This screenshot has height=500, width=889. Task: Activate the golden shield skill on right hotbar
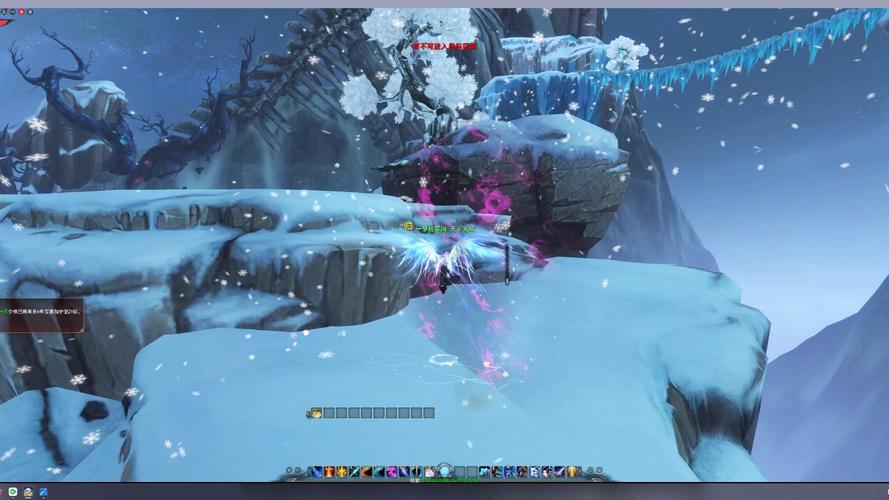coord(573,472)
